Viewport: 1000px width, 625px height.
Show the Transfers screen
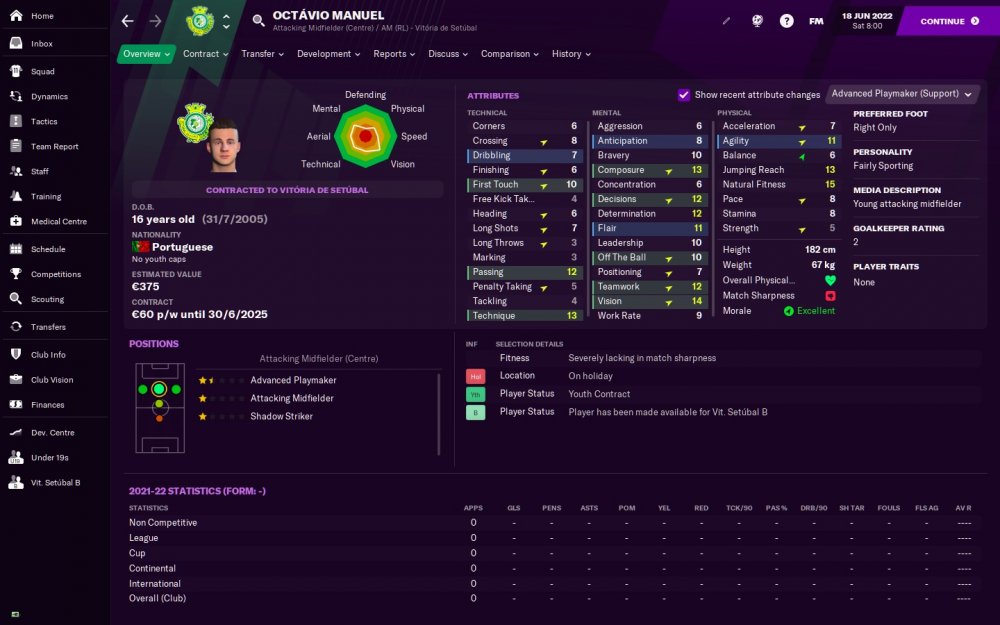pos(48,327)
